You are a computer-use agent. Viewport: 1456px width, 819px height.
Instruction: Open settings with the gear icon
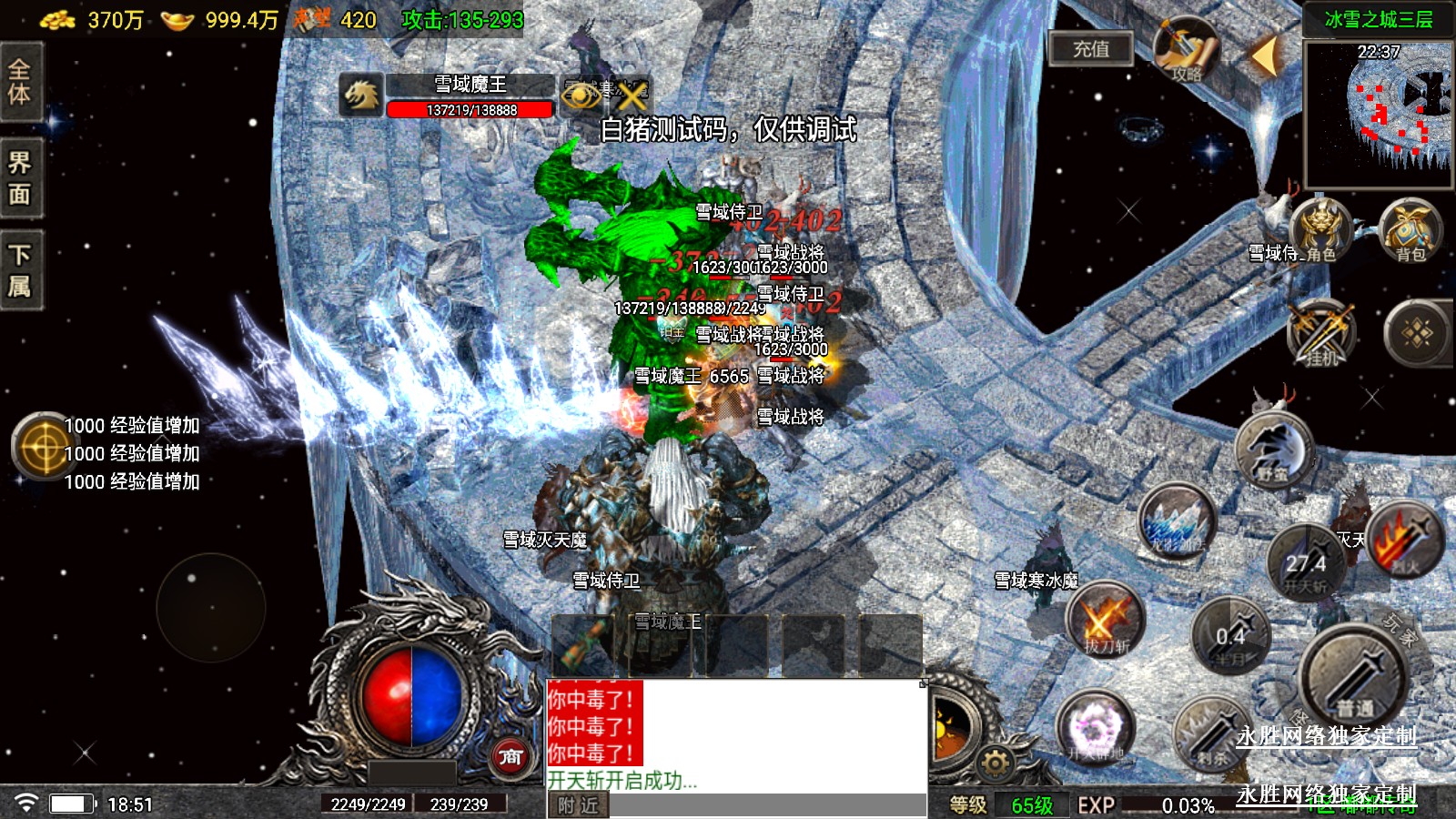click(995, 763)
